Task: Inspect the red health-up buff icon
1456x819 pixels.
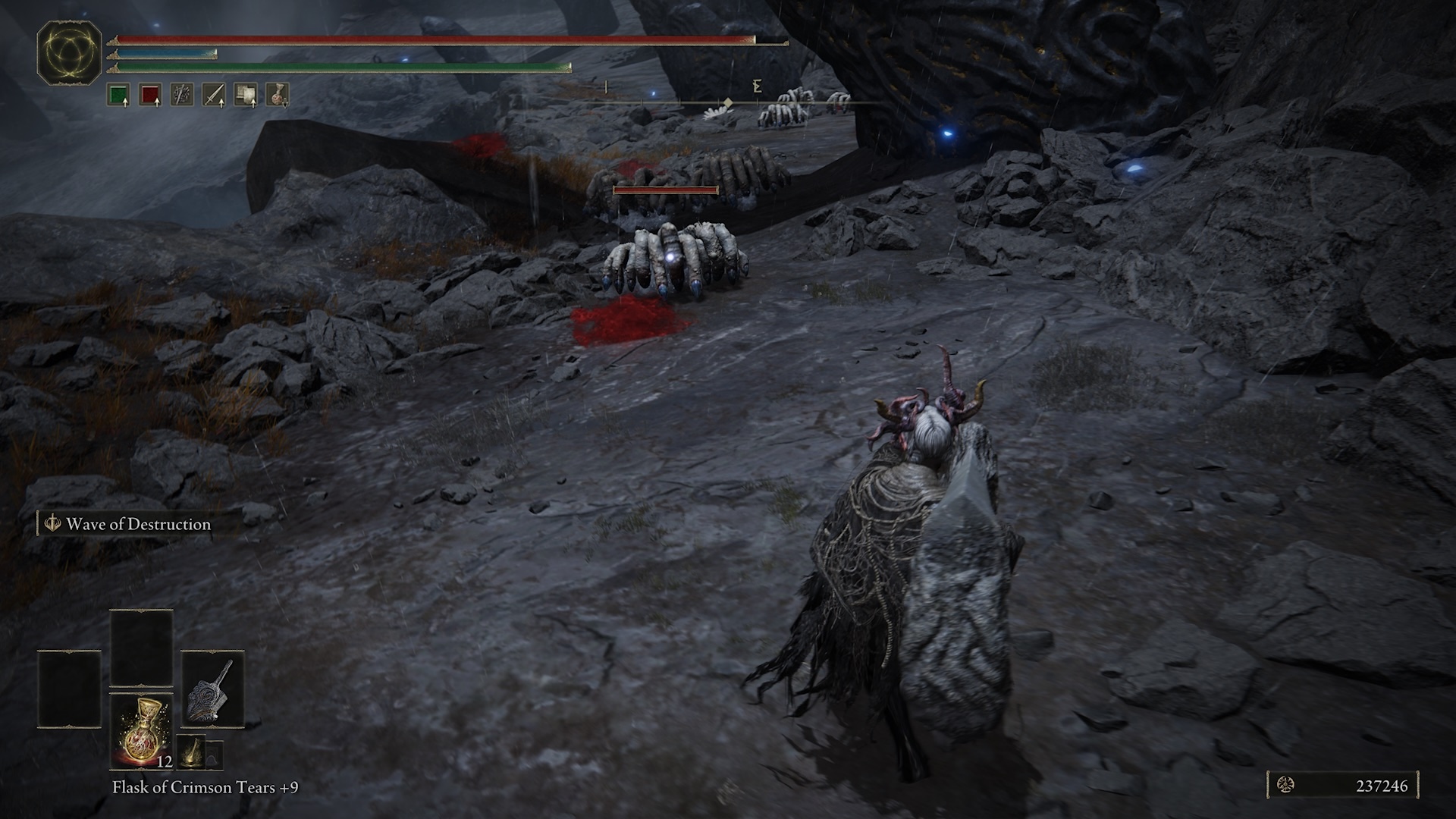Action: point(149,95)
